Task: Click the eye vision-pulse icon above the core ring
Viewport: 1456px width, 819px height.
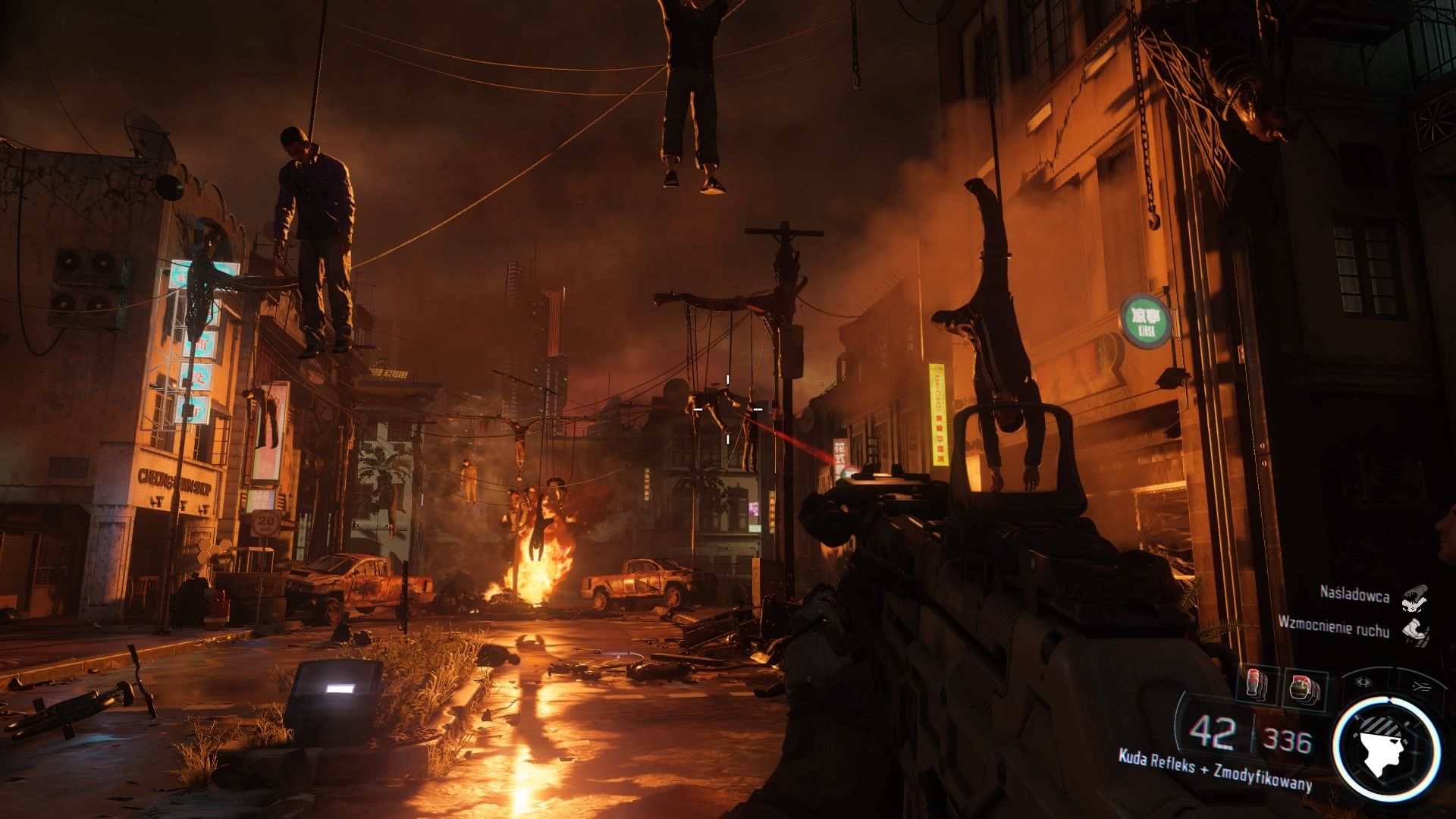Action: pyautogui.click(x=1363, y=682)
